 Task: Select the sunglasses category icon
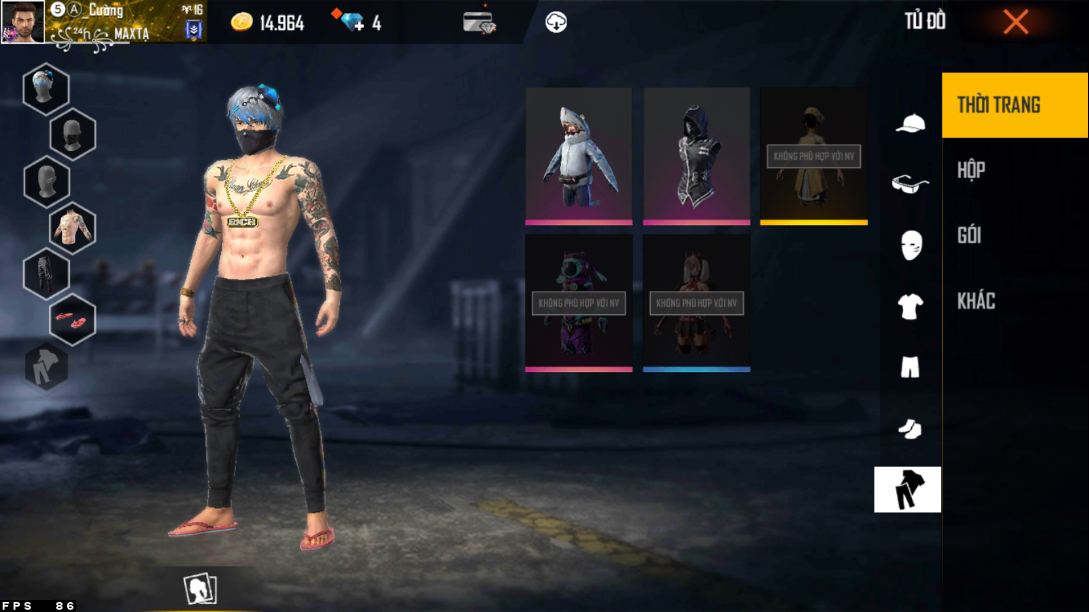tap(909, 184)
